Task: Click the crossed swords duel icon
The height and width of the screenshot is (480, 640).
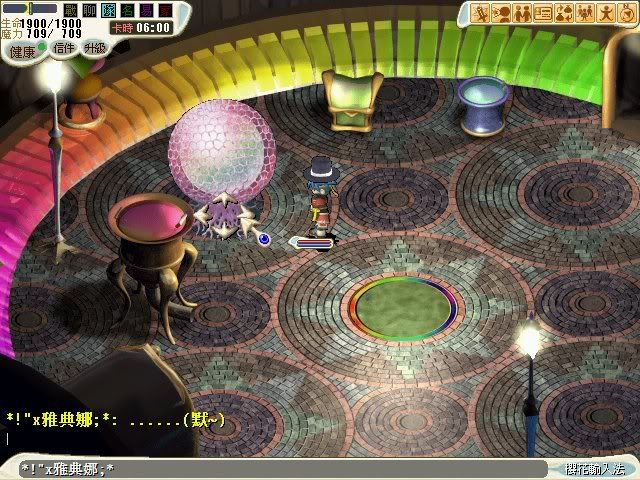Action: [x=479, y=13]
